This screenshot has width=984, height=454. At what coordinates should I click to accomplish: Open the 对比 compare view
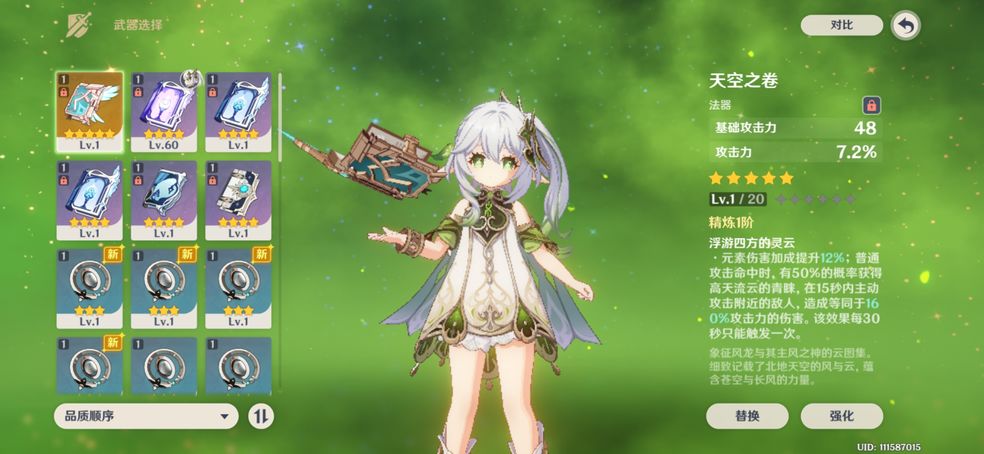[x=841, y=25]
